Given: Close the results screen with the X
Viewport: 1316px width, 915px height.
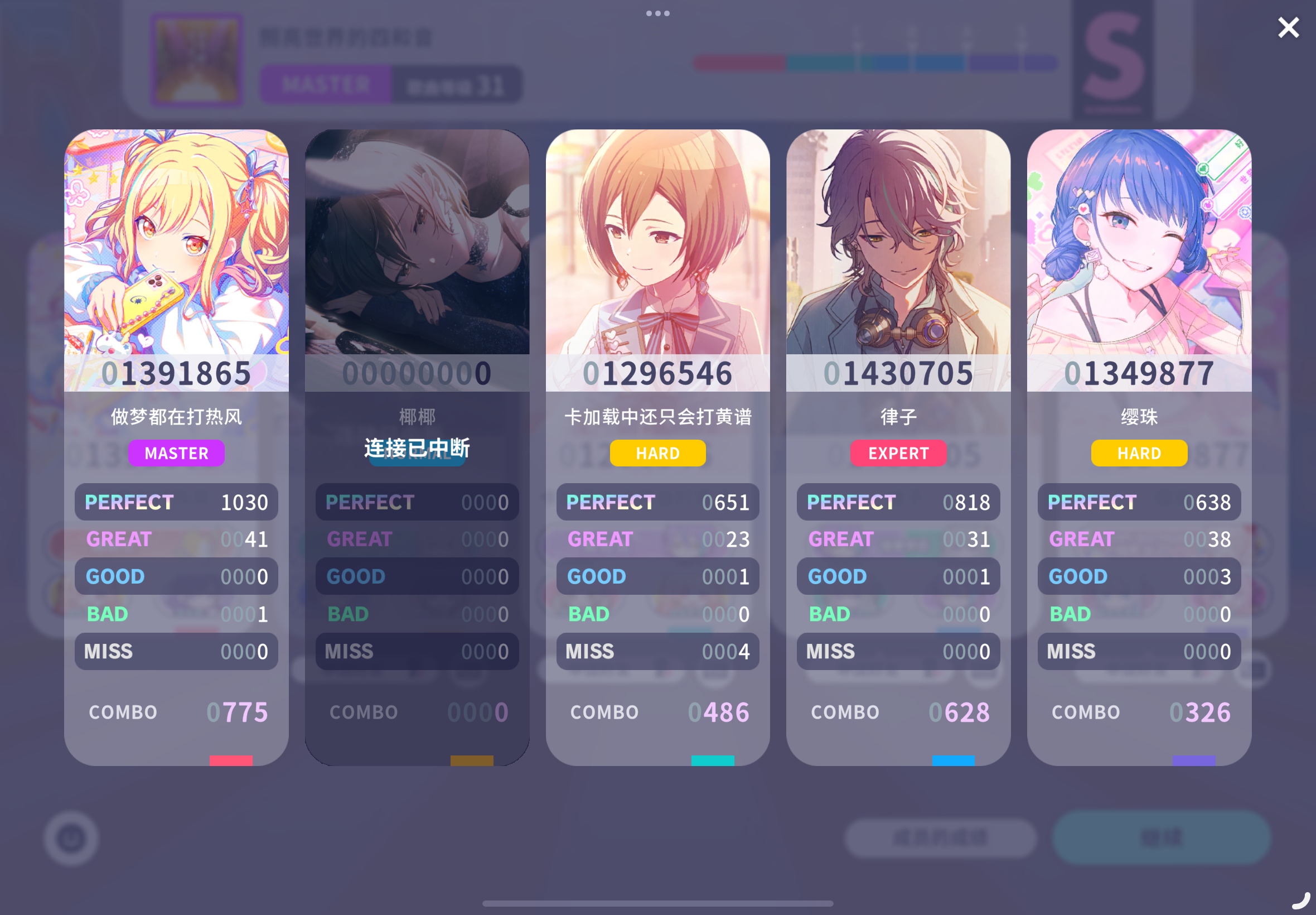Looking at the screenshot, I should (1289, 27).
